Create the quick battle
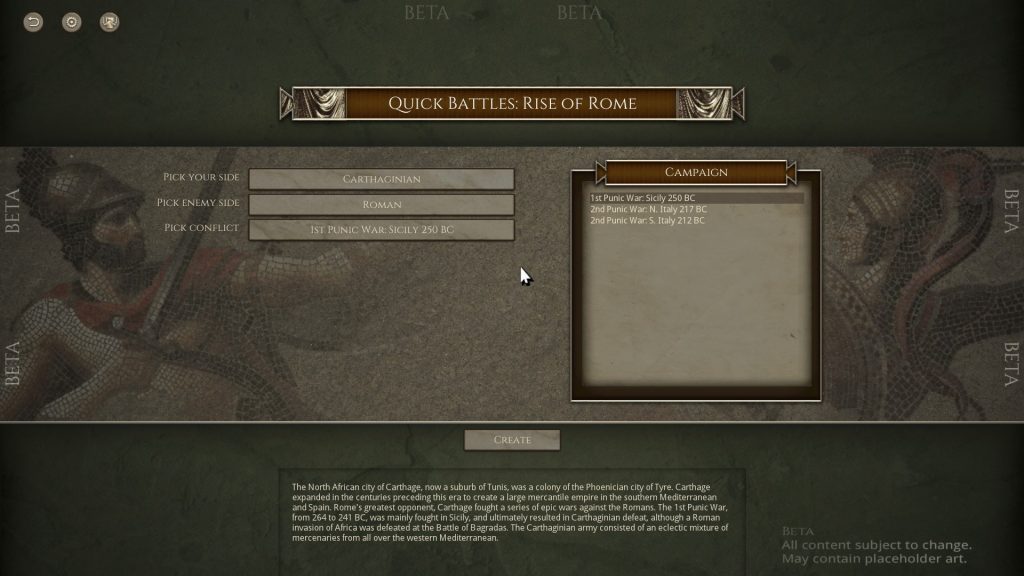 click(x=512, y=440)
